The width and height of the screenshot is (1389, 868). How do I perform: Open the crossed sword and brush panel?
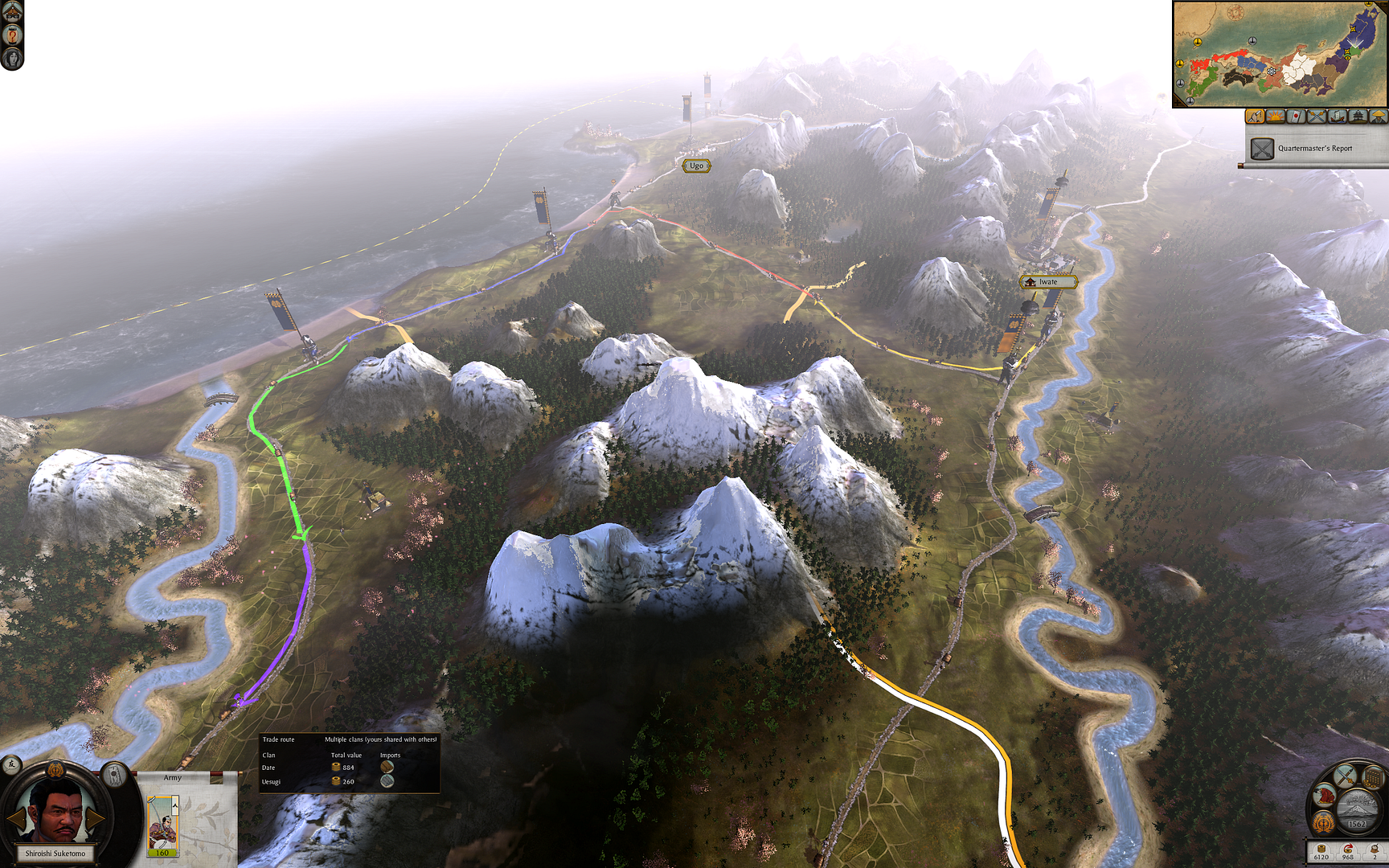tap(1346, 776)
